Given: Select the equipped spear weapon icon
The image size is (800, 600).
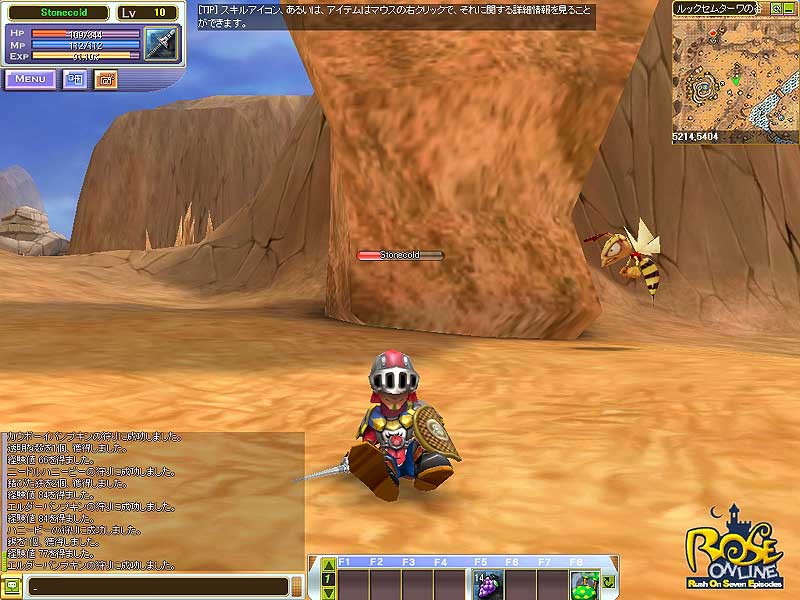Looking at the screenshot, I should coord(160,43).
